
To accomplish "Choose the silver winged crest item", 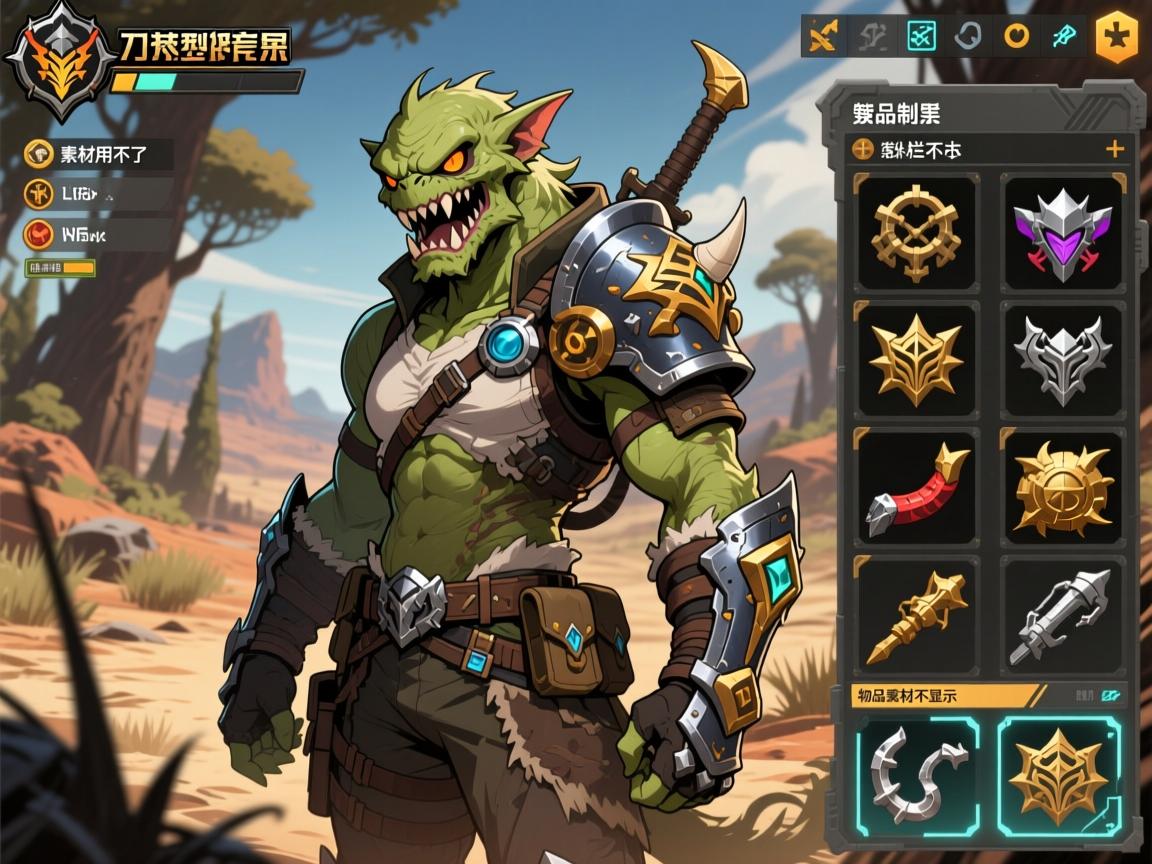I will (1061, 359).
